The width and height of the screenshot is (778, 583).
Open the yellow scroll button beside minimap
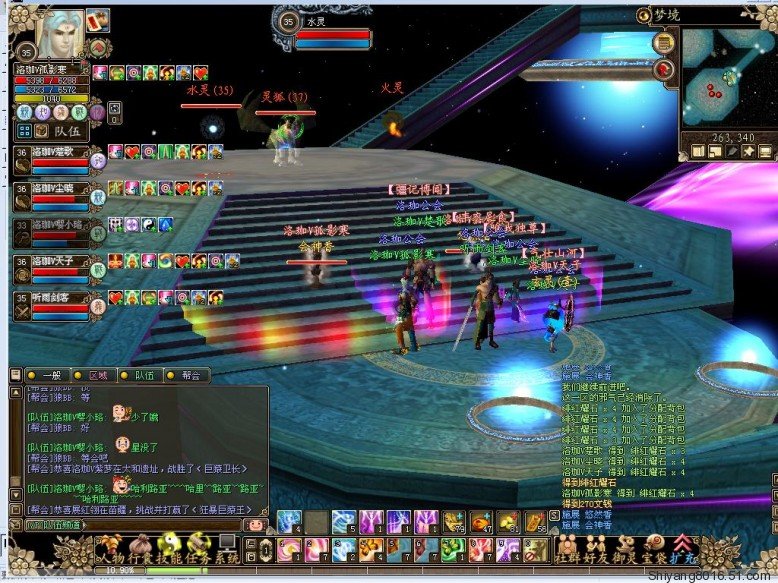[x=664, y=42]
